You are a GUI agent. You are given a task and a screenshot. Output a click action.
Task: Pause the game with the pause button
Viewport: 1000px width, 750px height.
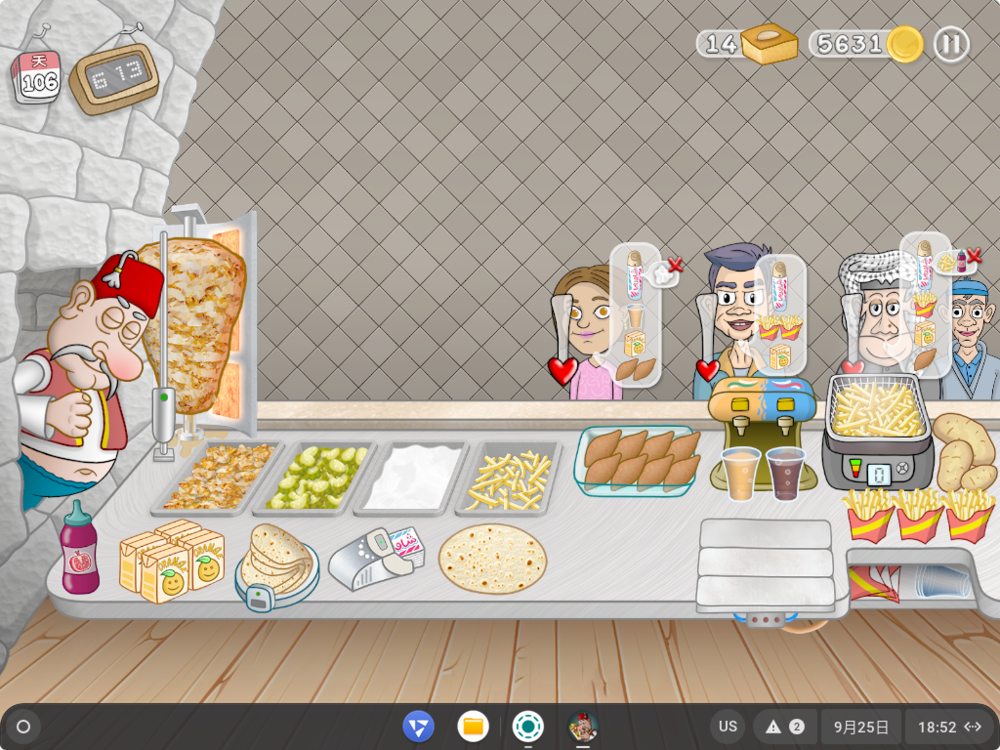pos(951,44)
